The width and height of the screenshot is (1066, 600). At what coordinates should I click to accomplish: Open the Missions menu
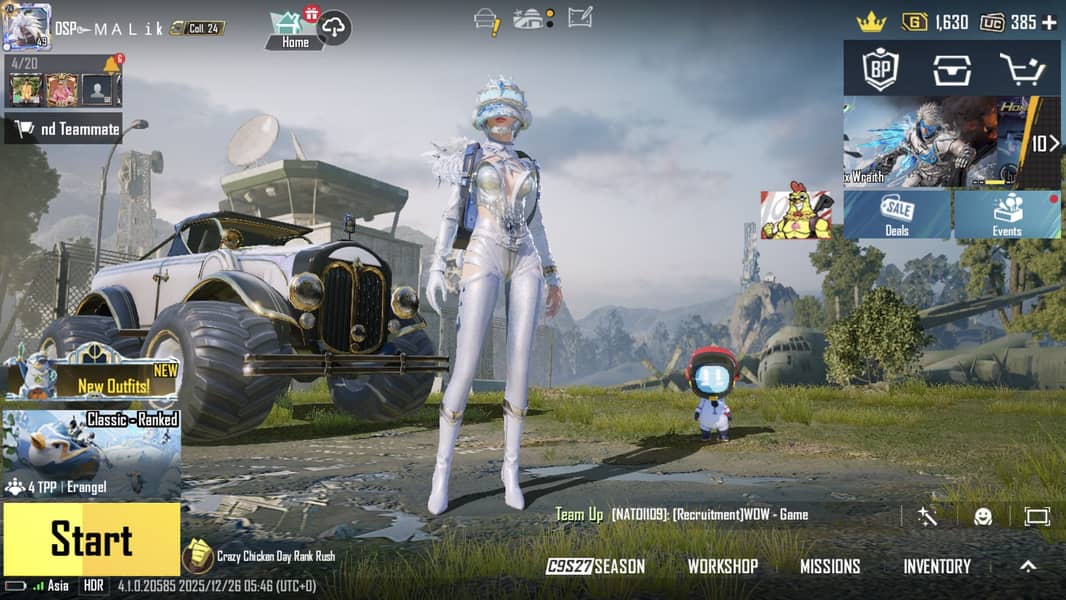click(829, 567)
